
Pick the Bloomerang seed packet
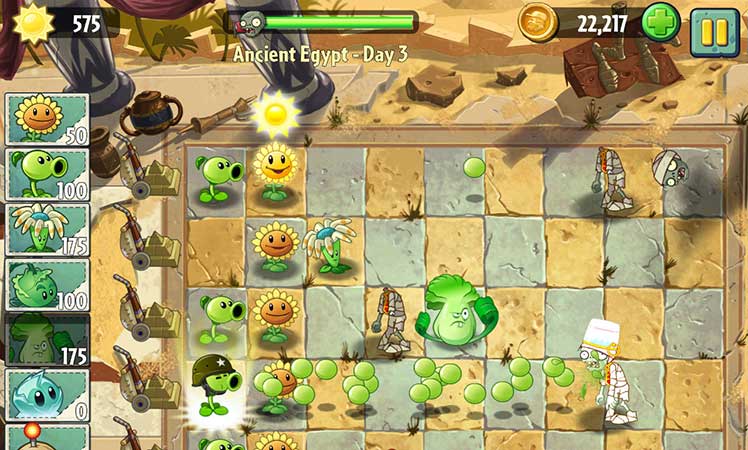click(47, 230)
